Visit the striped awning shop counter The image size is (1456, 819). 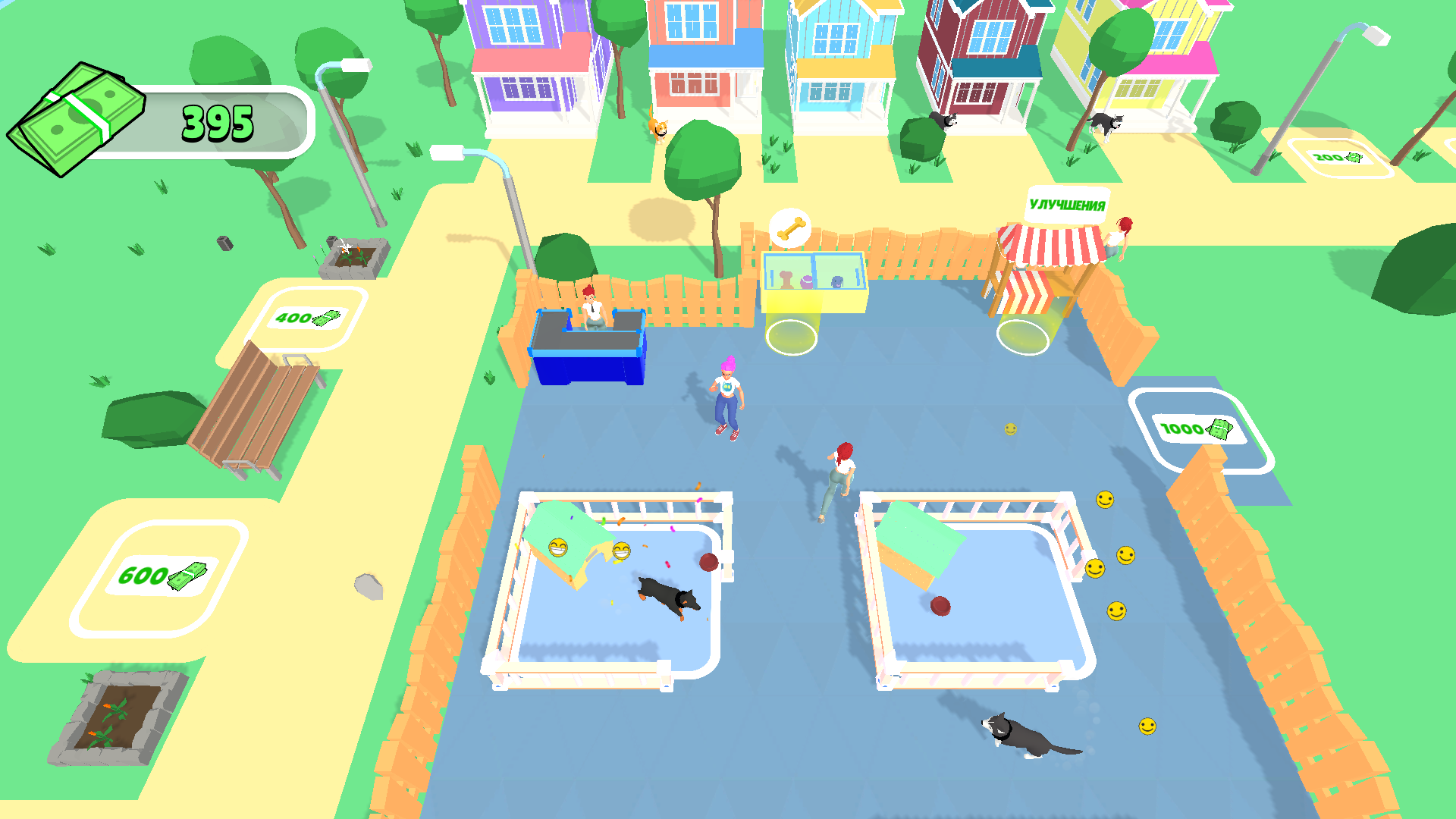click(x=1050, y=250)
